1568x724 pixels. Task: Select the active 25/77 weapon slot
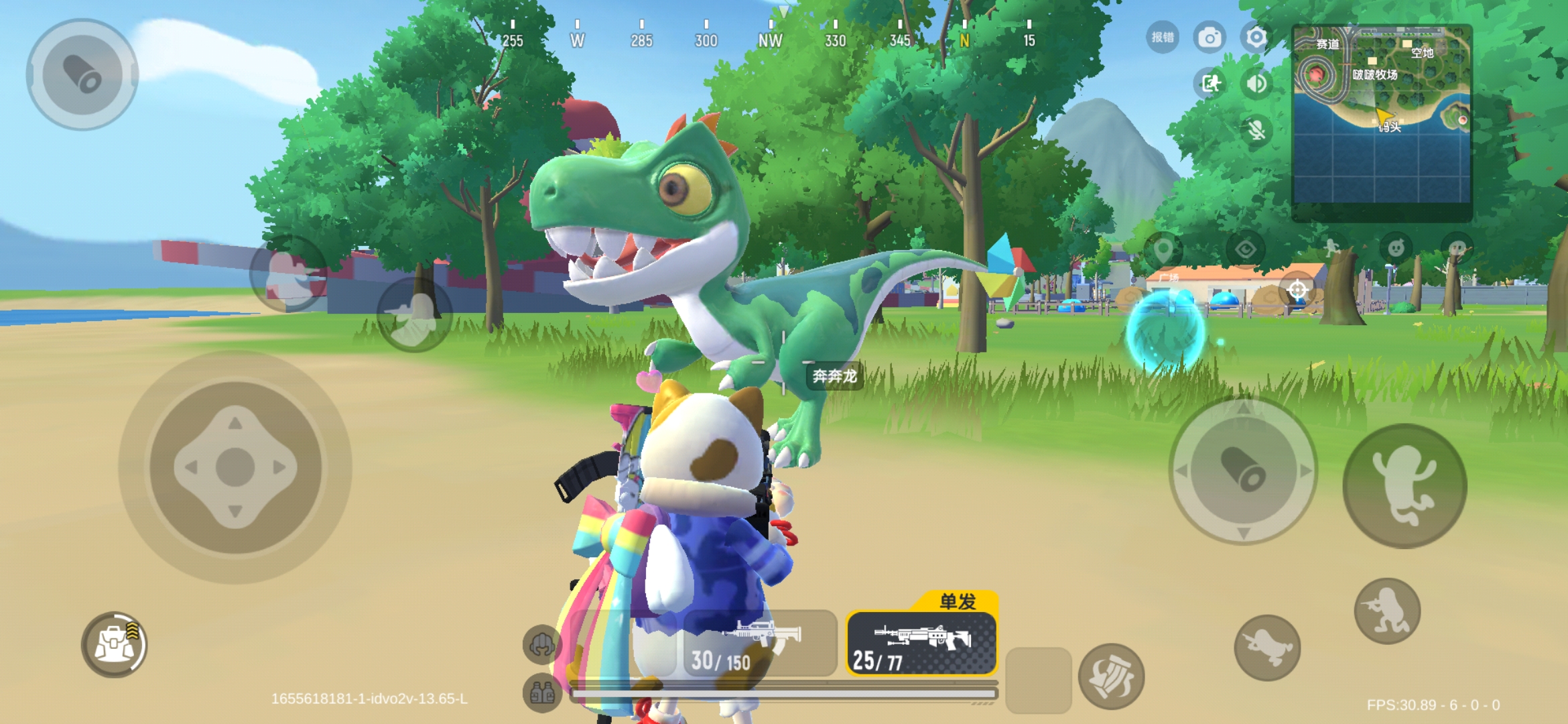pos(921,644)
